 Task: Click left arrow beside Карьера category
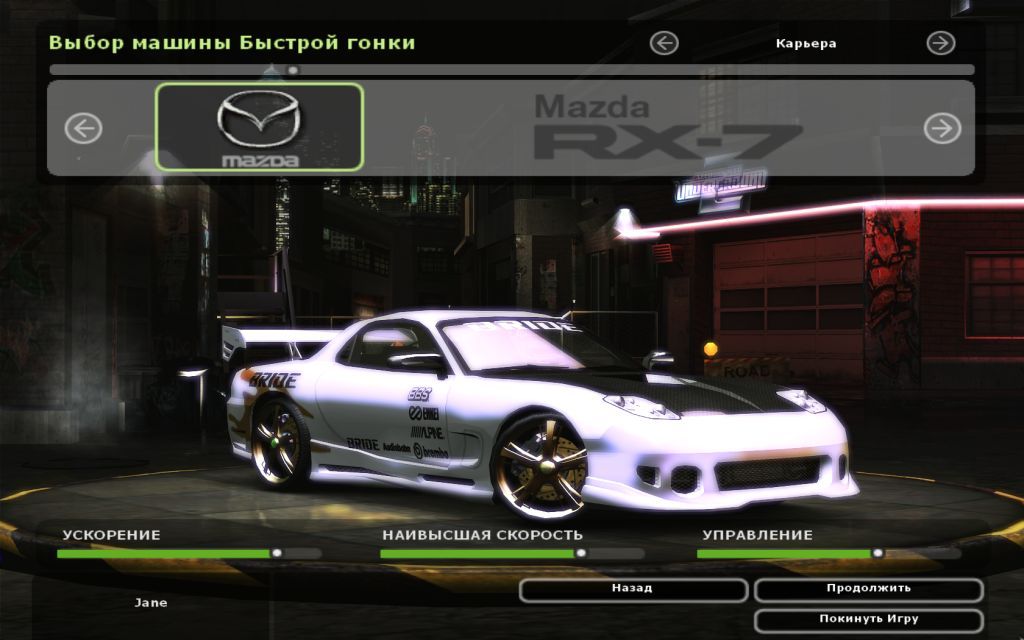(664, 43)
